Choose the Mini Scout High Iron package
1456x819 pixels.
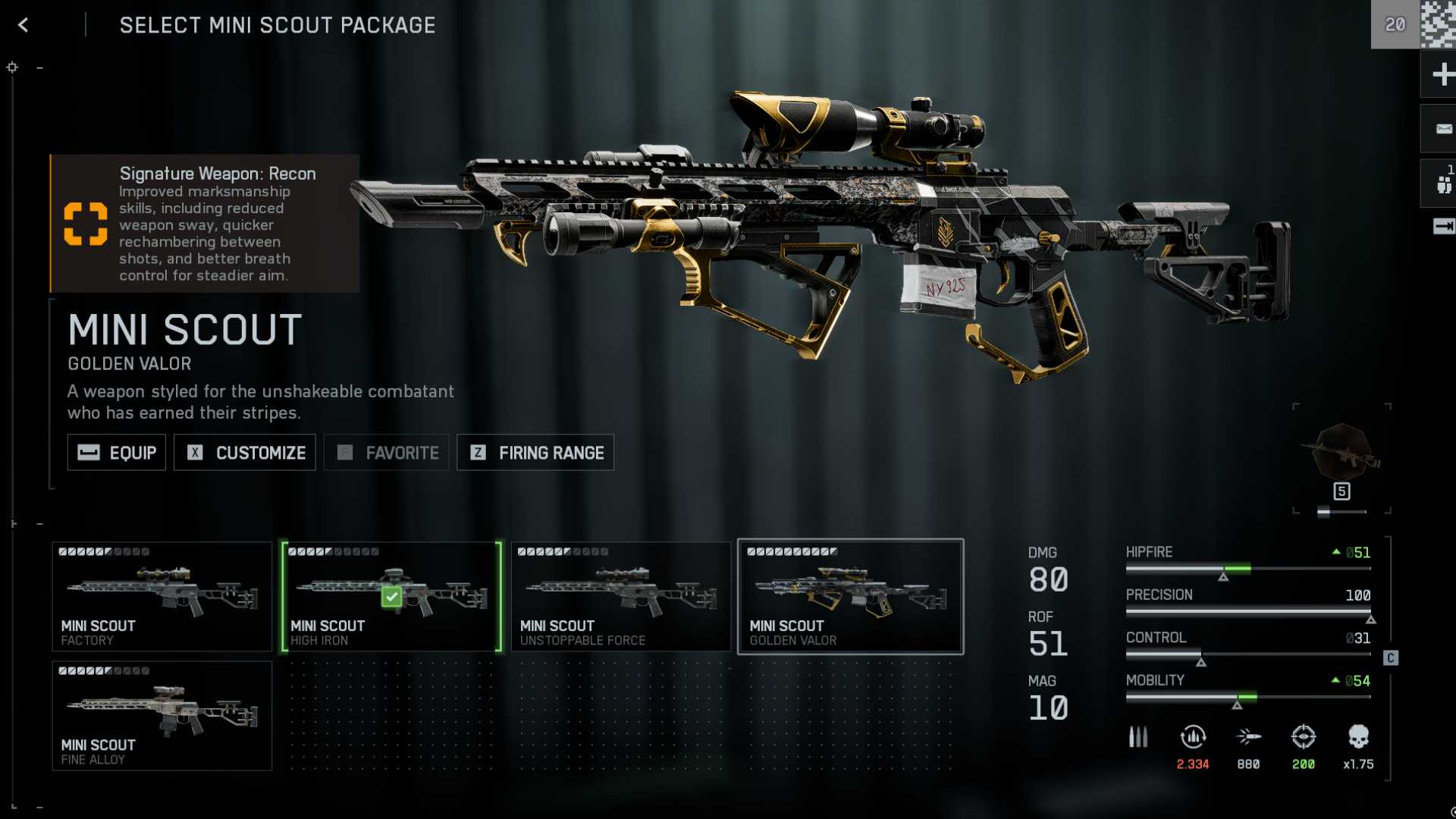tap(391, 596)
